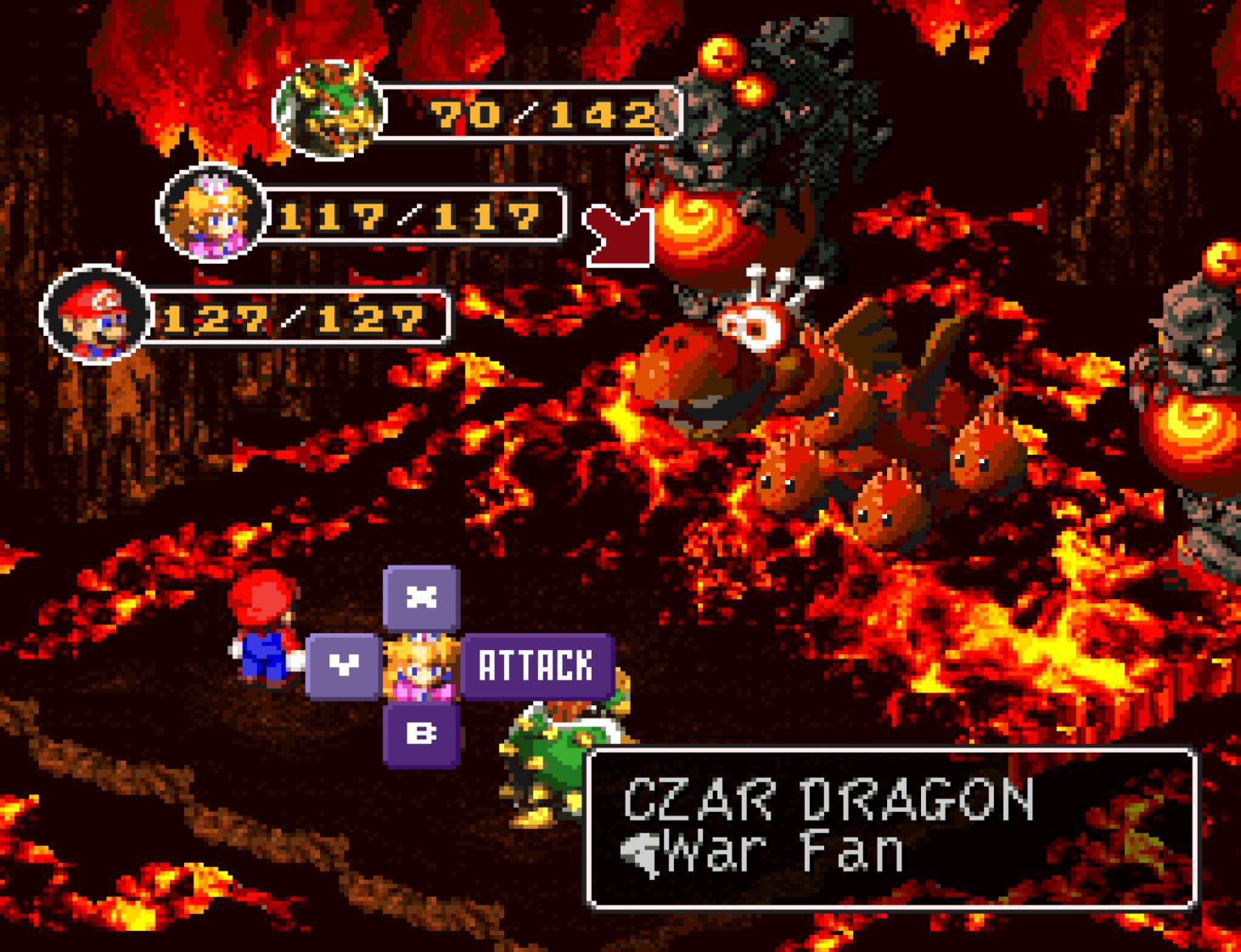Switch to Peach's active battle position
This screenshot has height=952, width=1241.
(x=422, y=667)
